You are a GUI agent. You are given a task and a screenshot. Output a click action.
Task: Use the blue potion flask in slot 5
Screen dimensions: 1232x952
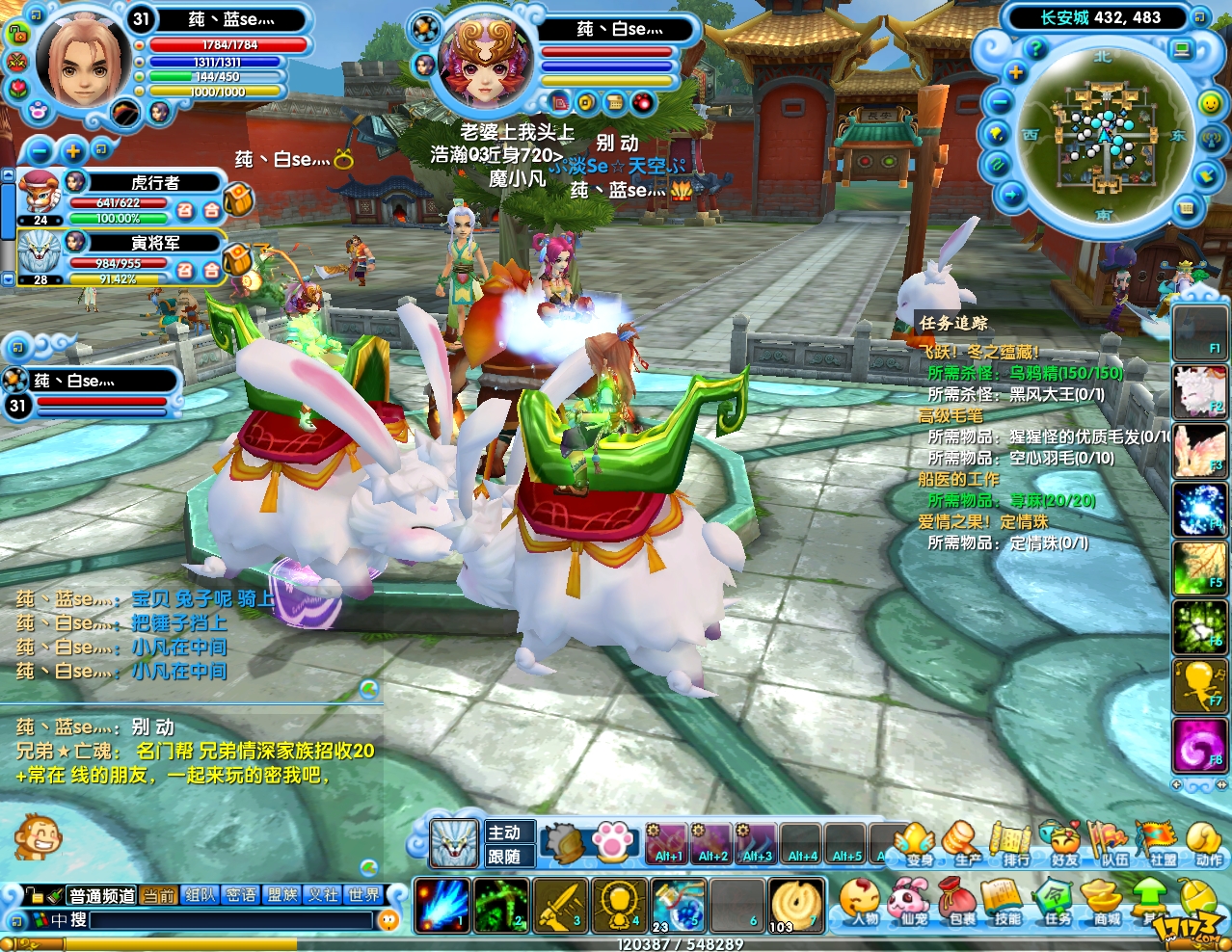tap(680, 905)
